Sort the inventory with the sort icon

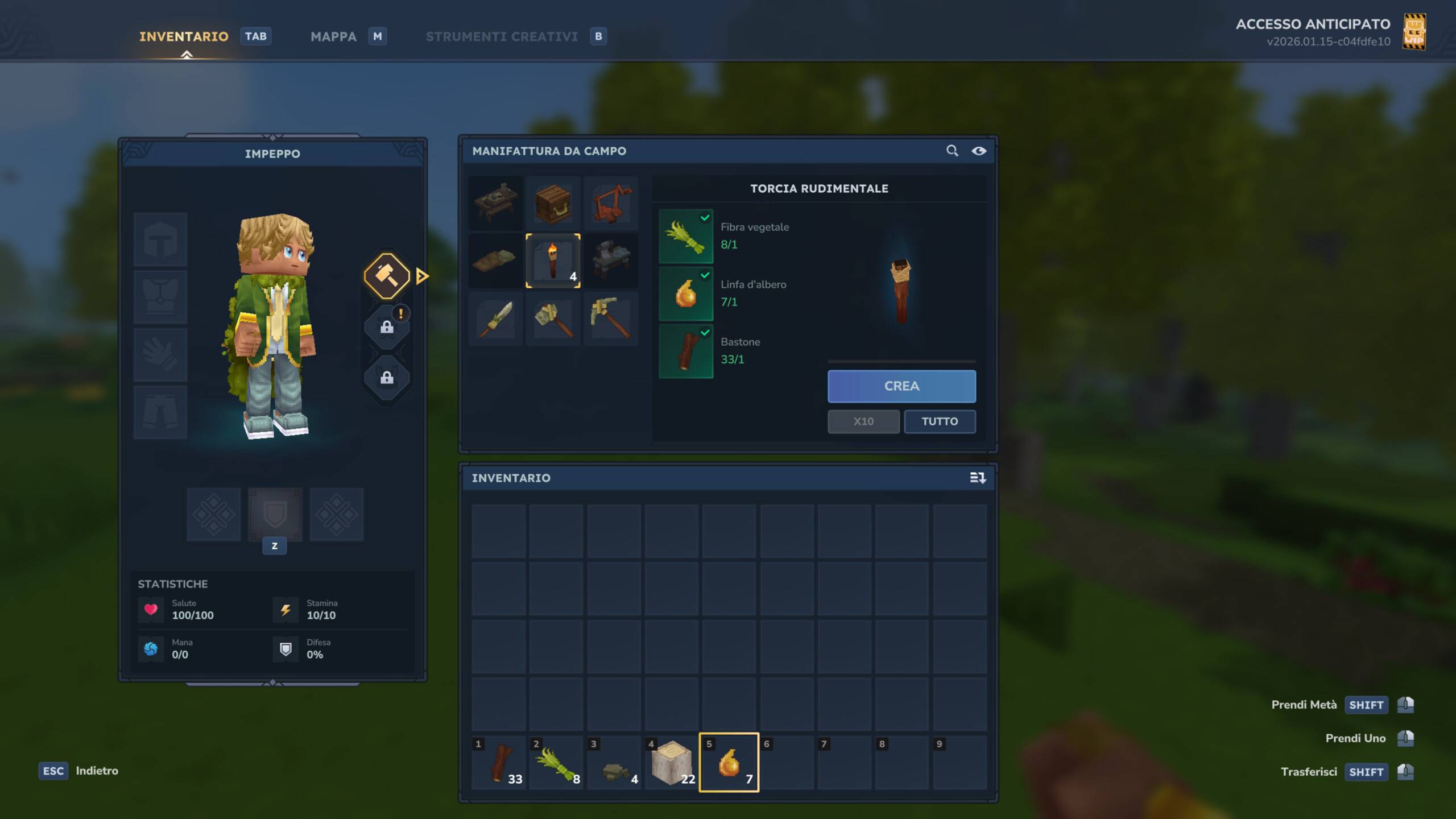coord(977,478)
